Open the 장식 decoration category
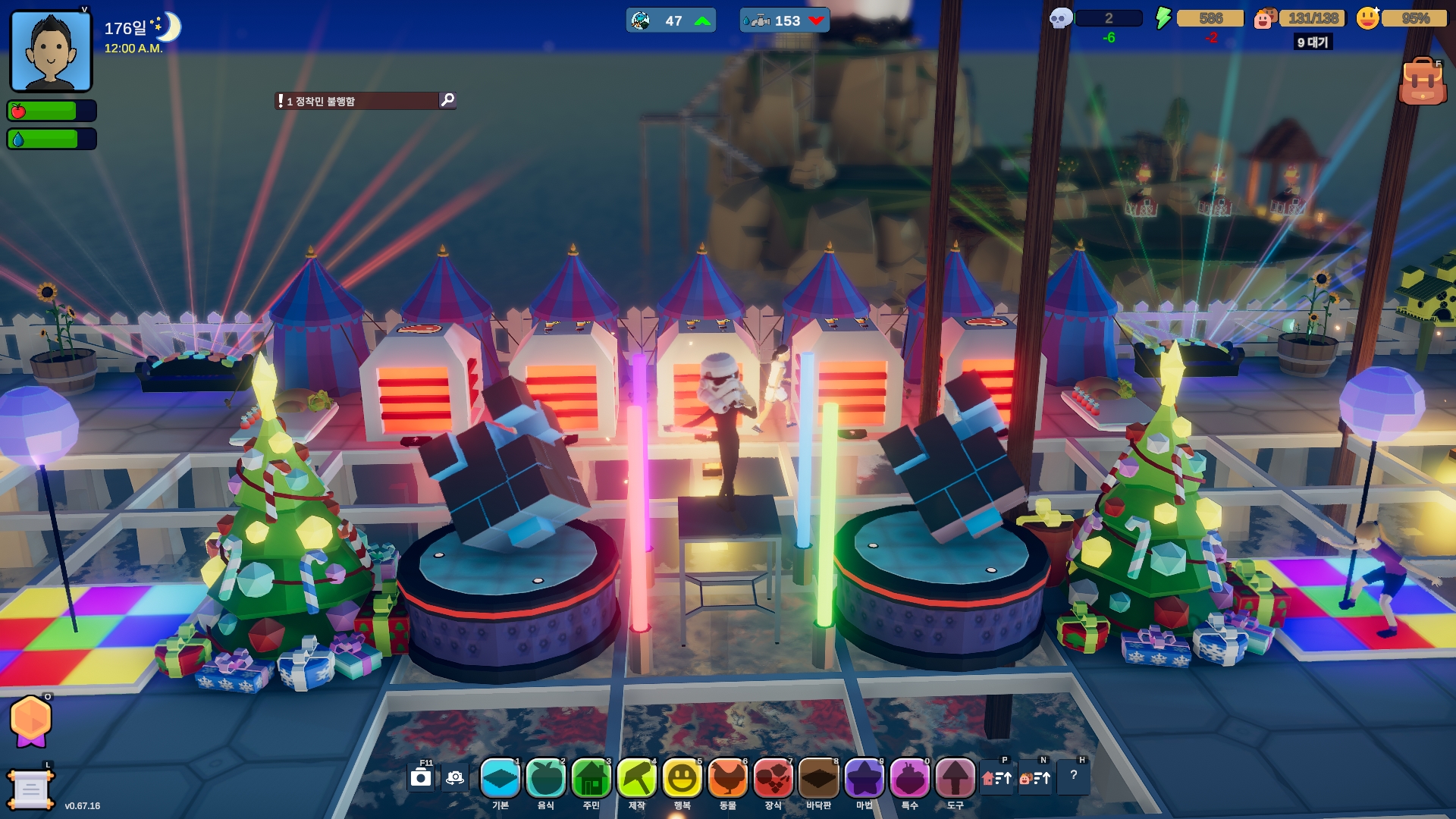The image size is (1456, 819). [773, 779]
